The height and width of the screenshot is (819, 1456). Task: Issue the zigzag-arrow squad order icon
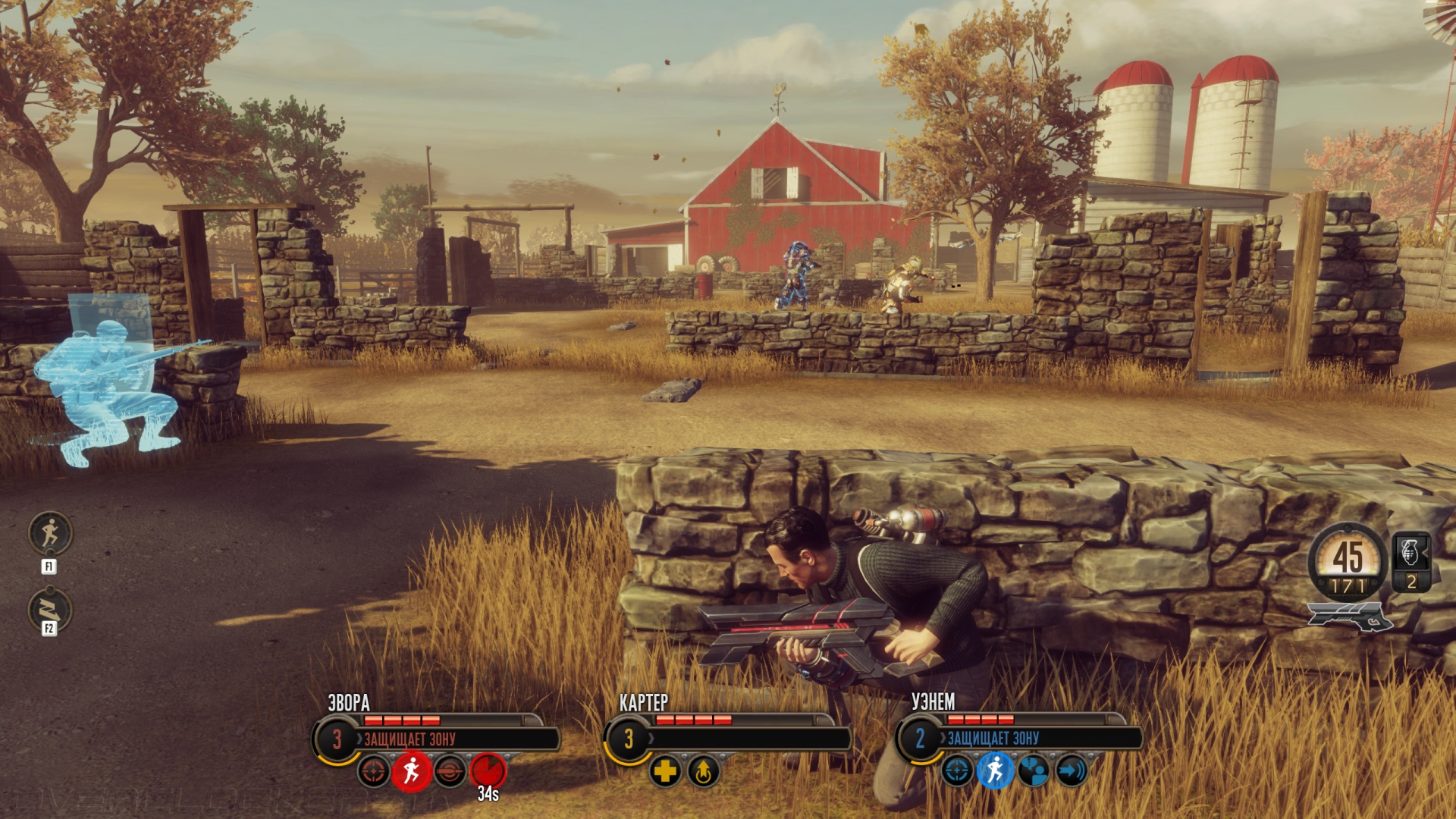pos(50,609)
